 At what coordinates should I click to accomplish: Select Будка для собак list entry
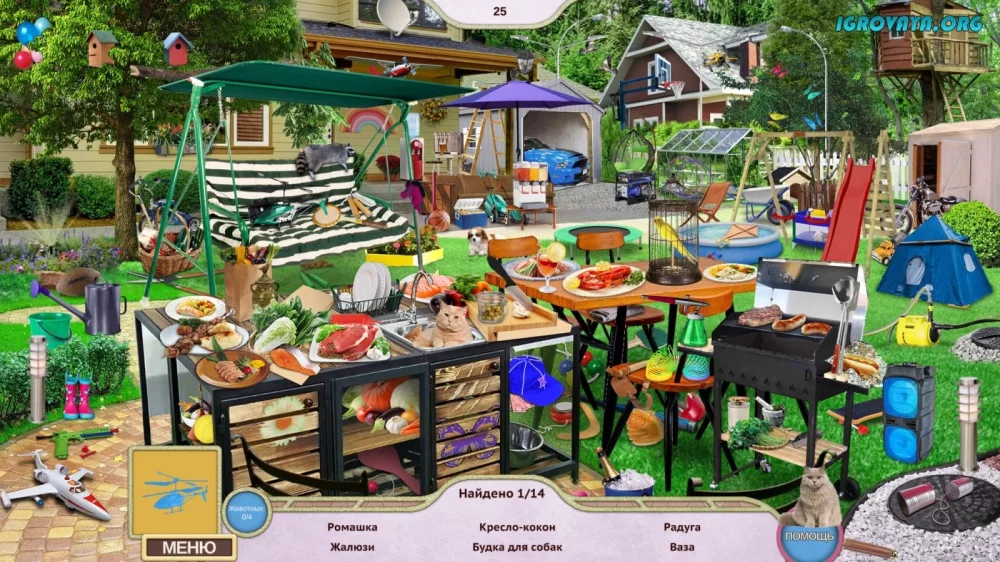[517, 547]
